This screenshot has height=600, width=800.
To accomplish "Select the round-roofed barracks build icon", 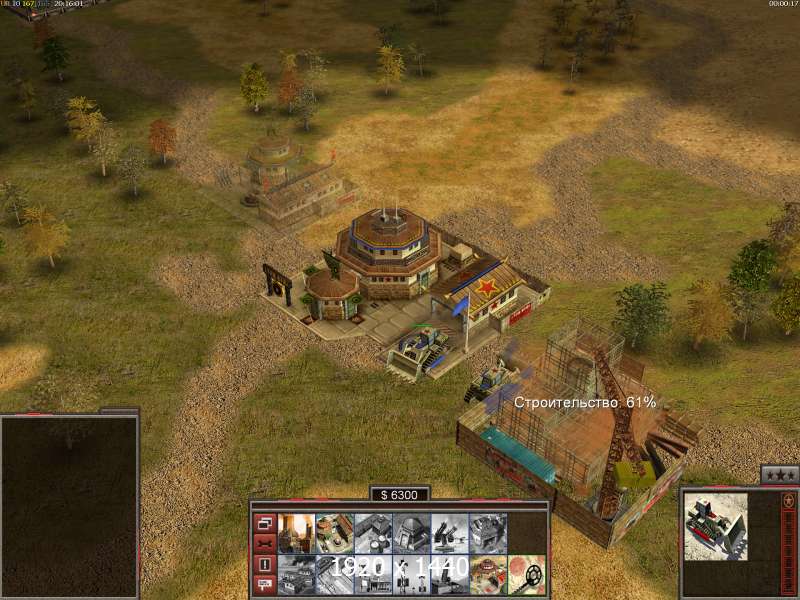I will (x=334, y=533).
